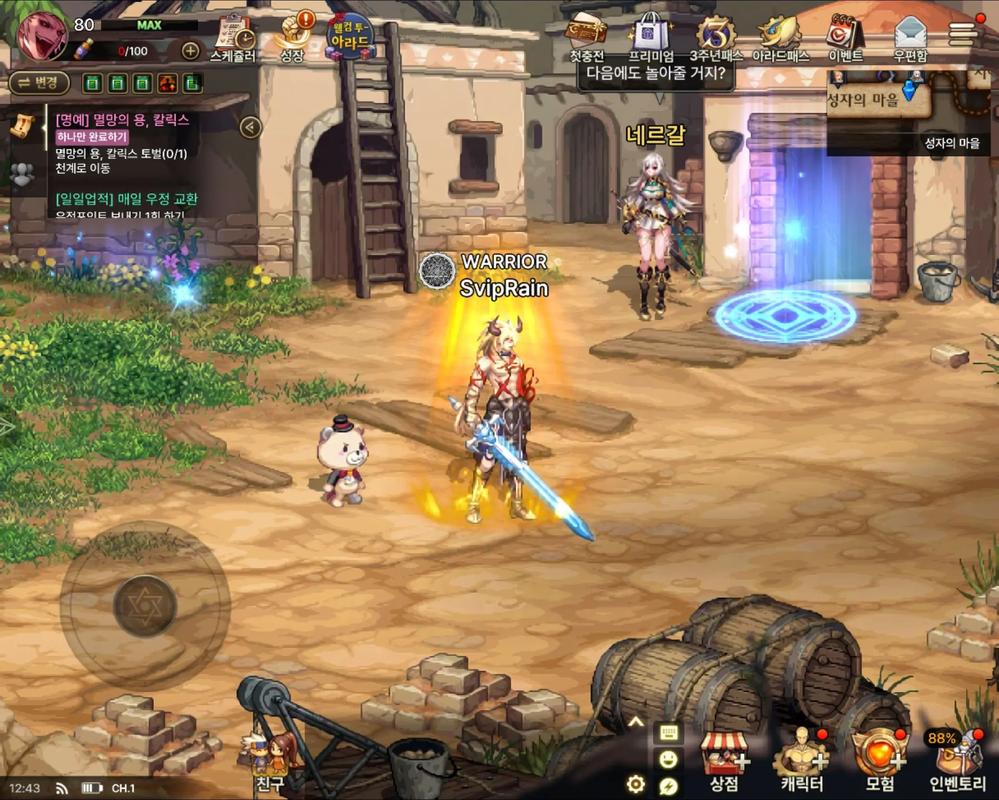The image size is (999, 800).
Task: Open the 스케줄러 scheduler
Action: pos(233,38)
